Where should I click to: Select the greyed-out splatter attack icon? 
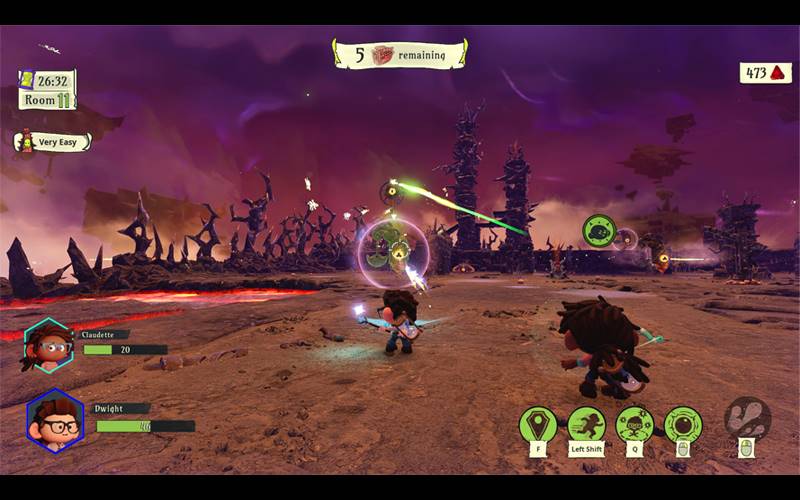click(x=747, y=417)
